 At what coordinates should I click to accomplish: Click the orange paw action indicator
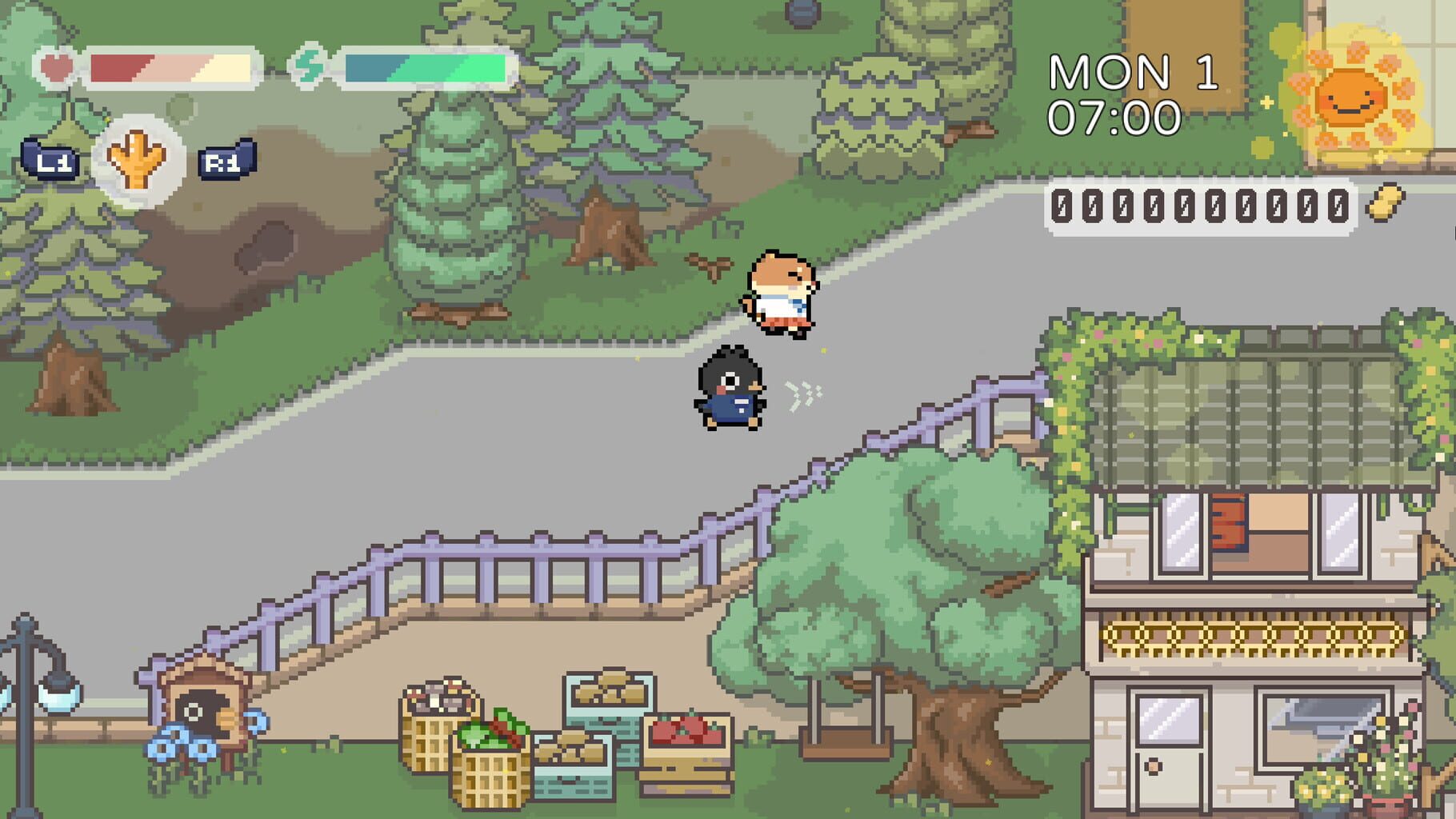pyautogui.click(x=138, y=157)
